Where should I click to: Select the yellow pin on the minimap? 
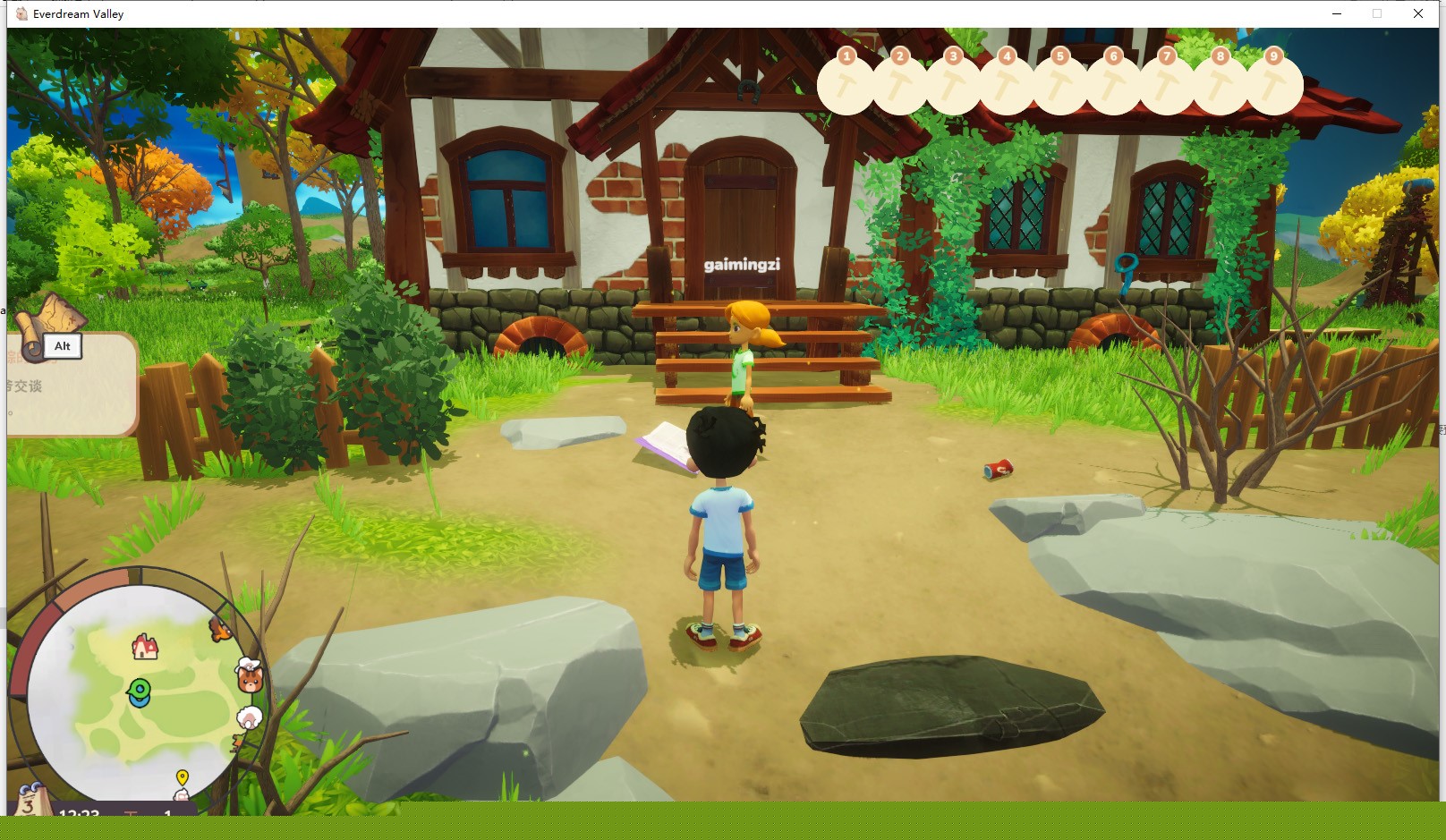pos(183,777)
